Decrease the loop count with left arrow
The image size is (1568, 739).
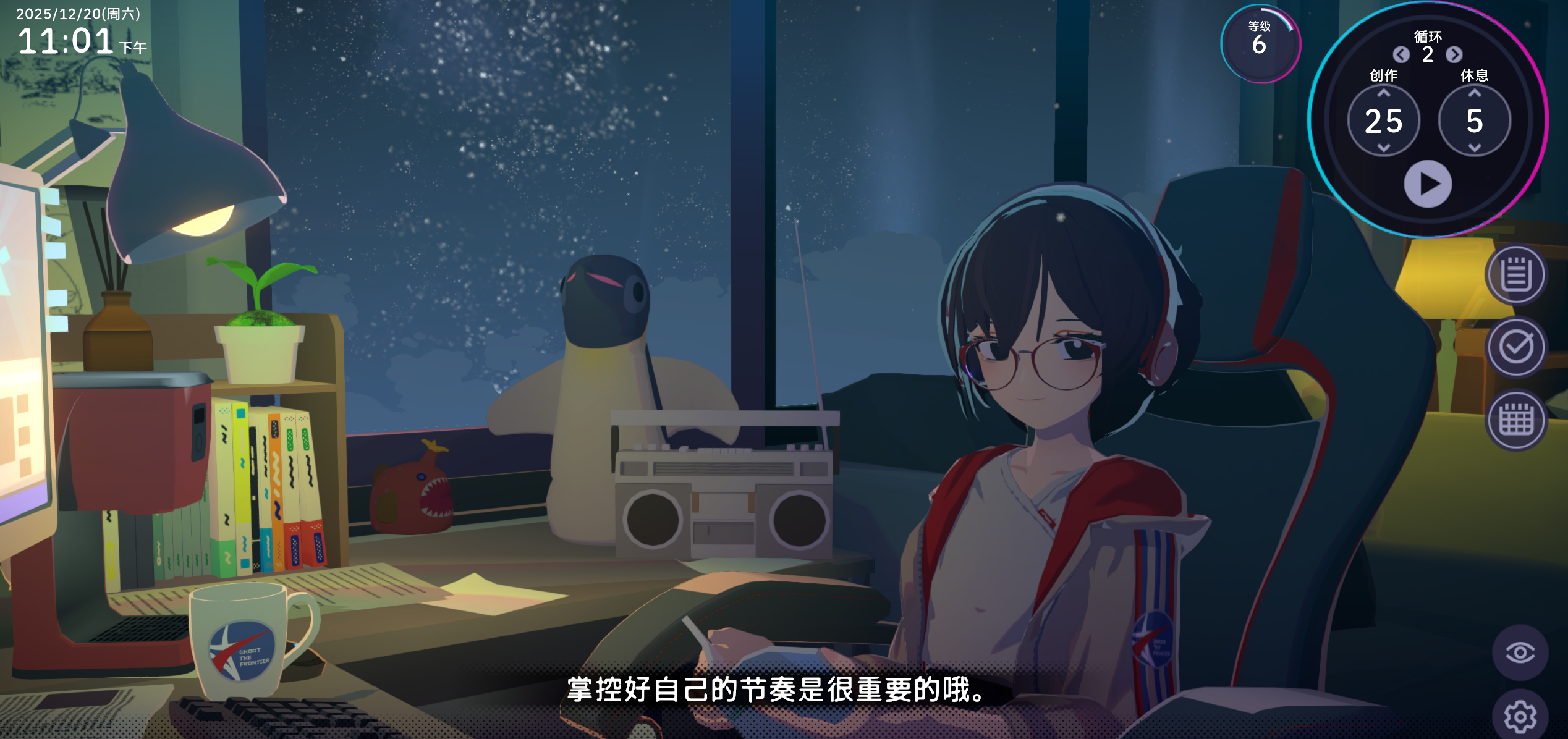tap(1401, 55)
